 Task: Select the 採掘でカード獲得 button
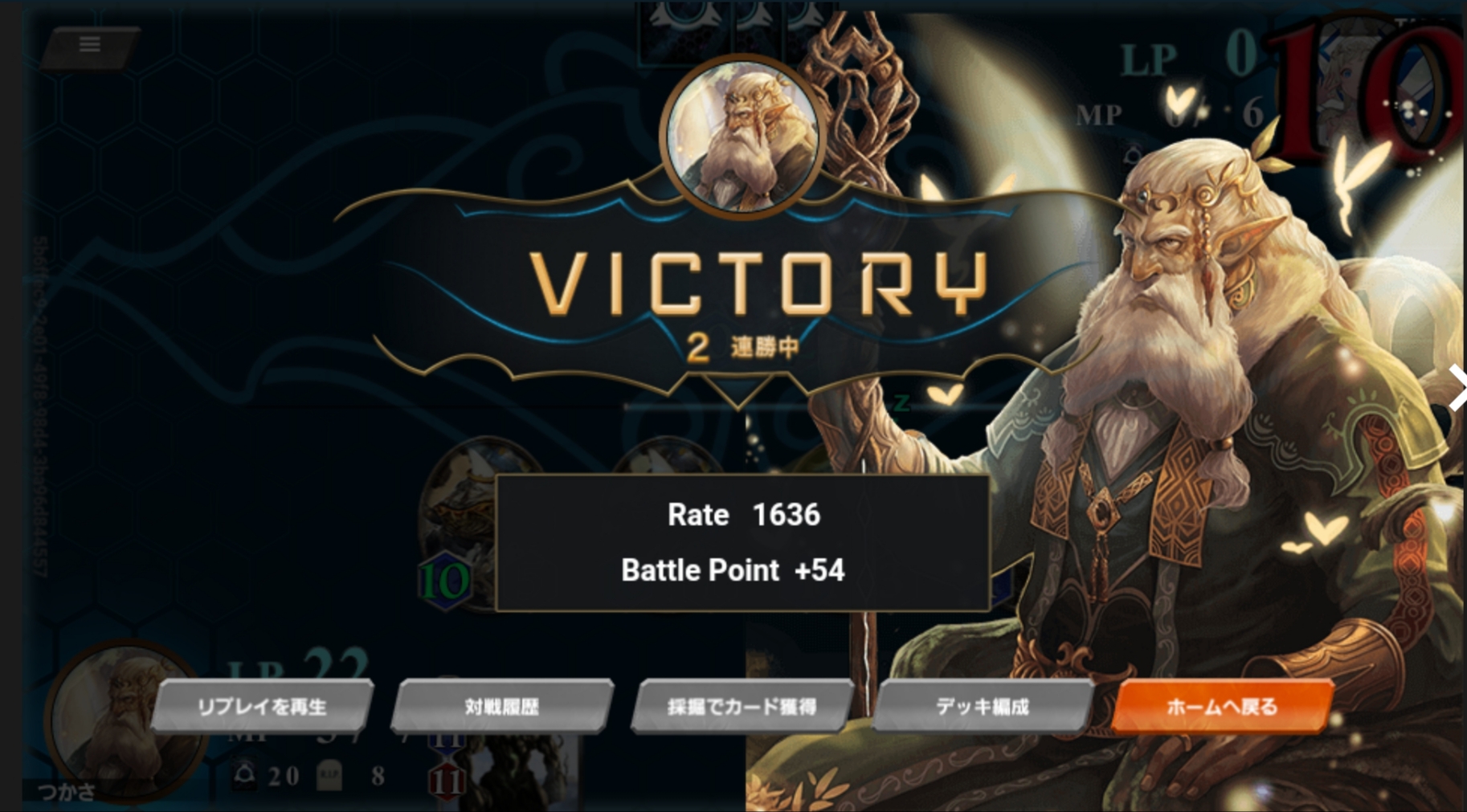click(742, 707)
